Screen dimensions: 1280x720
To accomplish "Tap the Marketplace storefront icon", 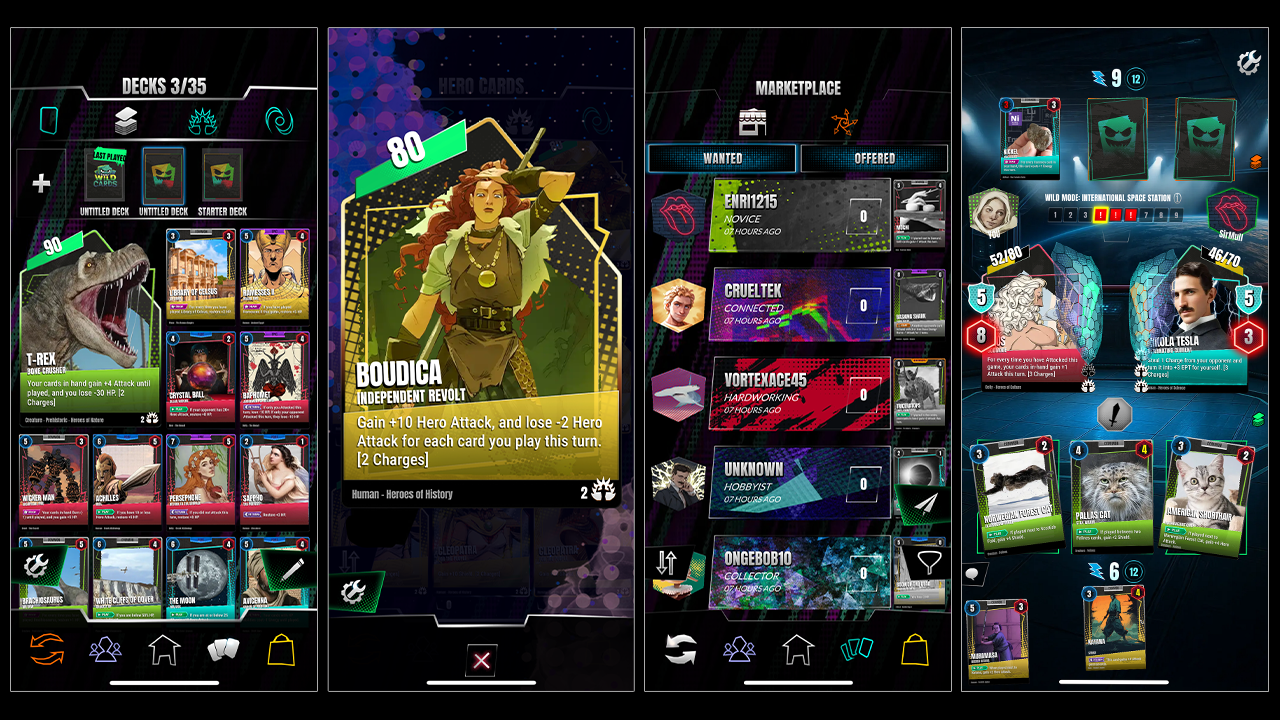I will click(x=752, y=122).
